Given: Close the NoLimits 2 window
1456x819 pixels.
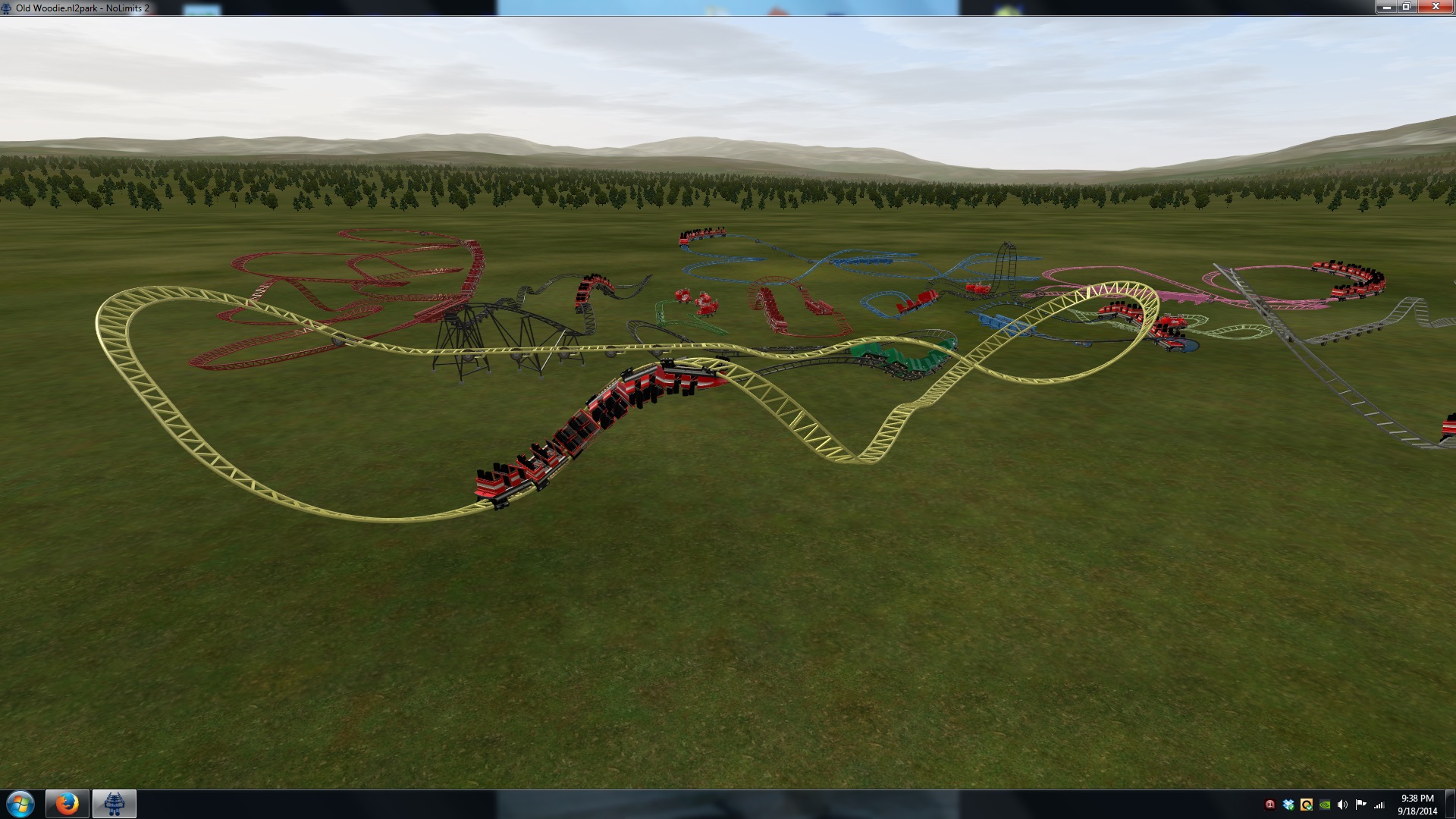Looking at the screenshot, I should pos(1435,7).
